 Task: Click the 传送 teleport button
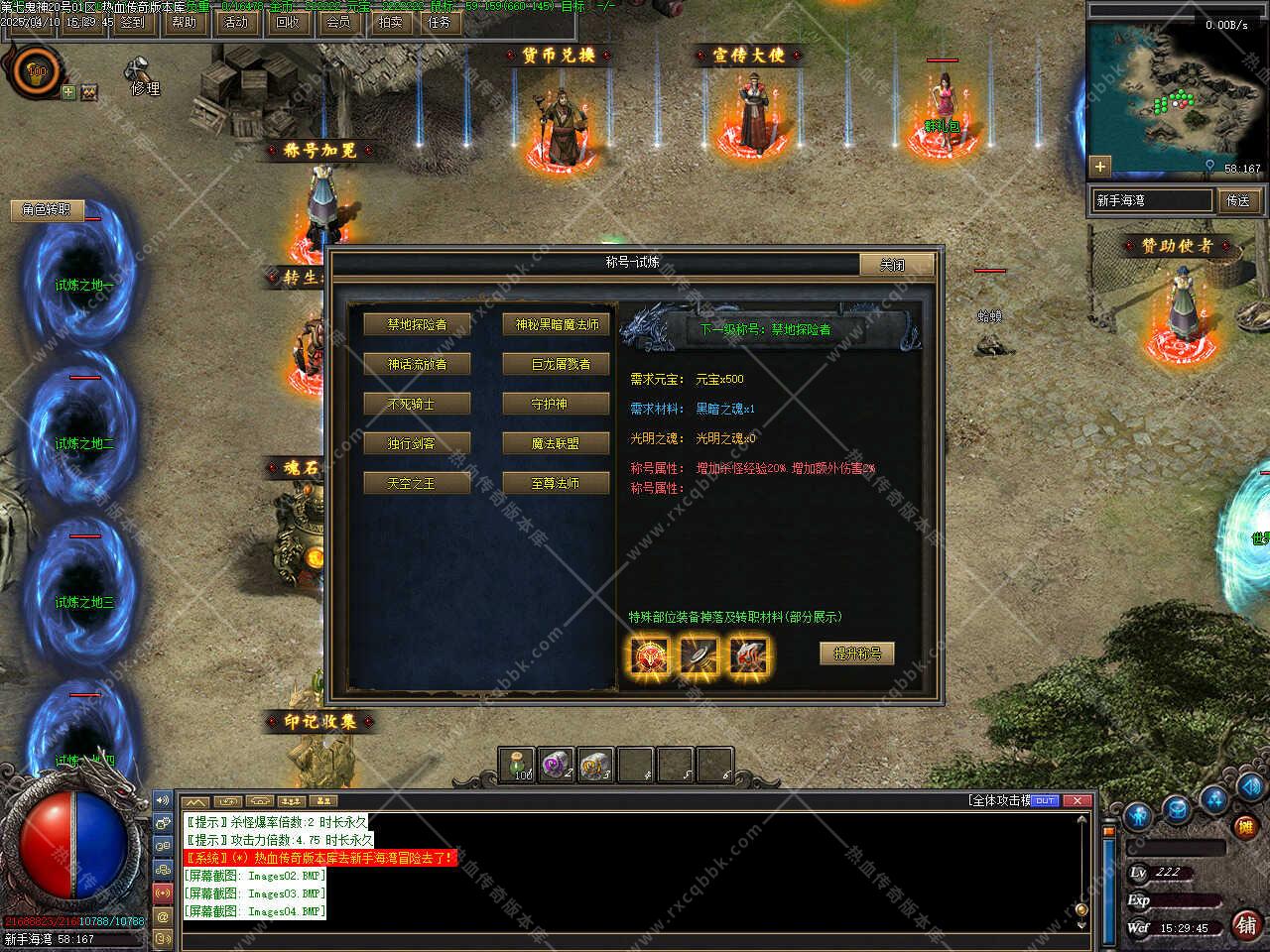point(1238,200)
